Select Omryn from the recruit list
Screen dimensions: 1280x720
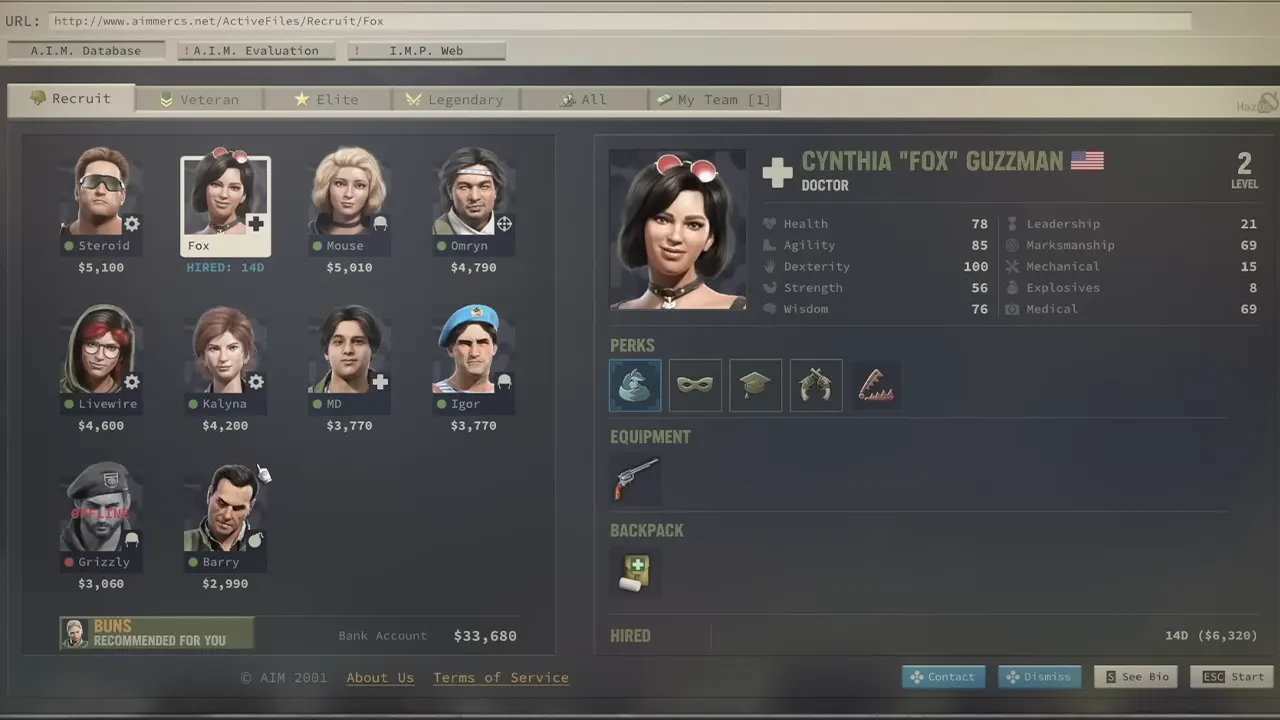coord(473,193)
